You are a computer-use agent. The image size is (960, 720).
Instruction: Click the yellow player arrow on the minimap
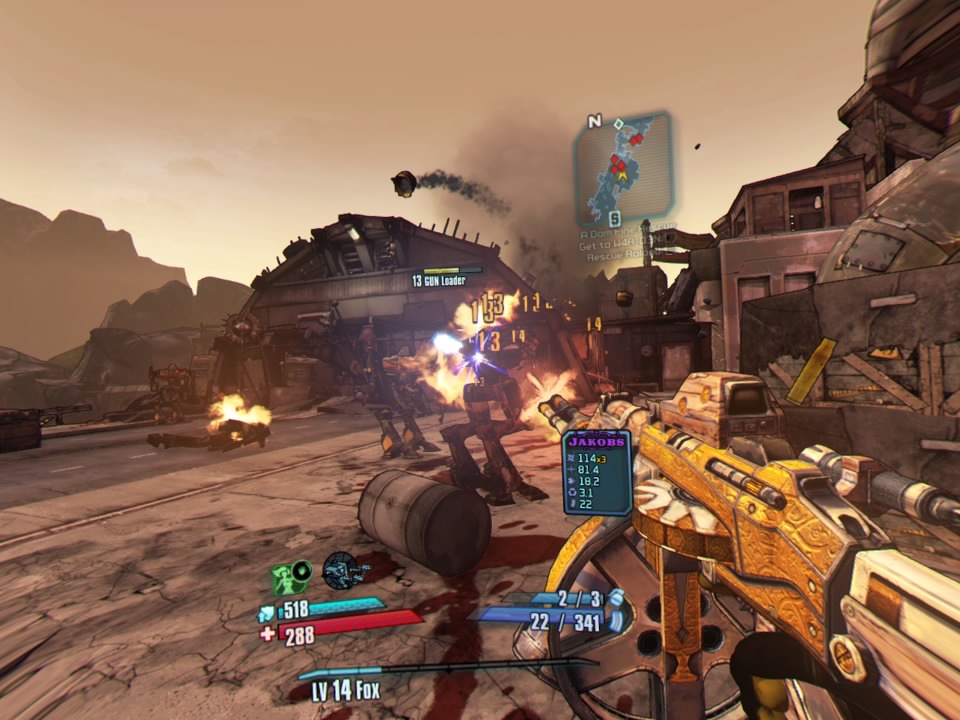click(622, 176)
